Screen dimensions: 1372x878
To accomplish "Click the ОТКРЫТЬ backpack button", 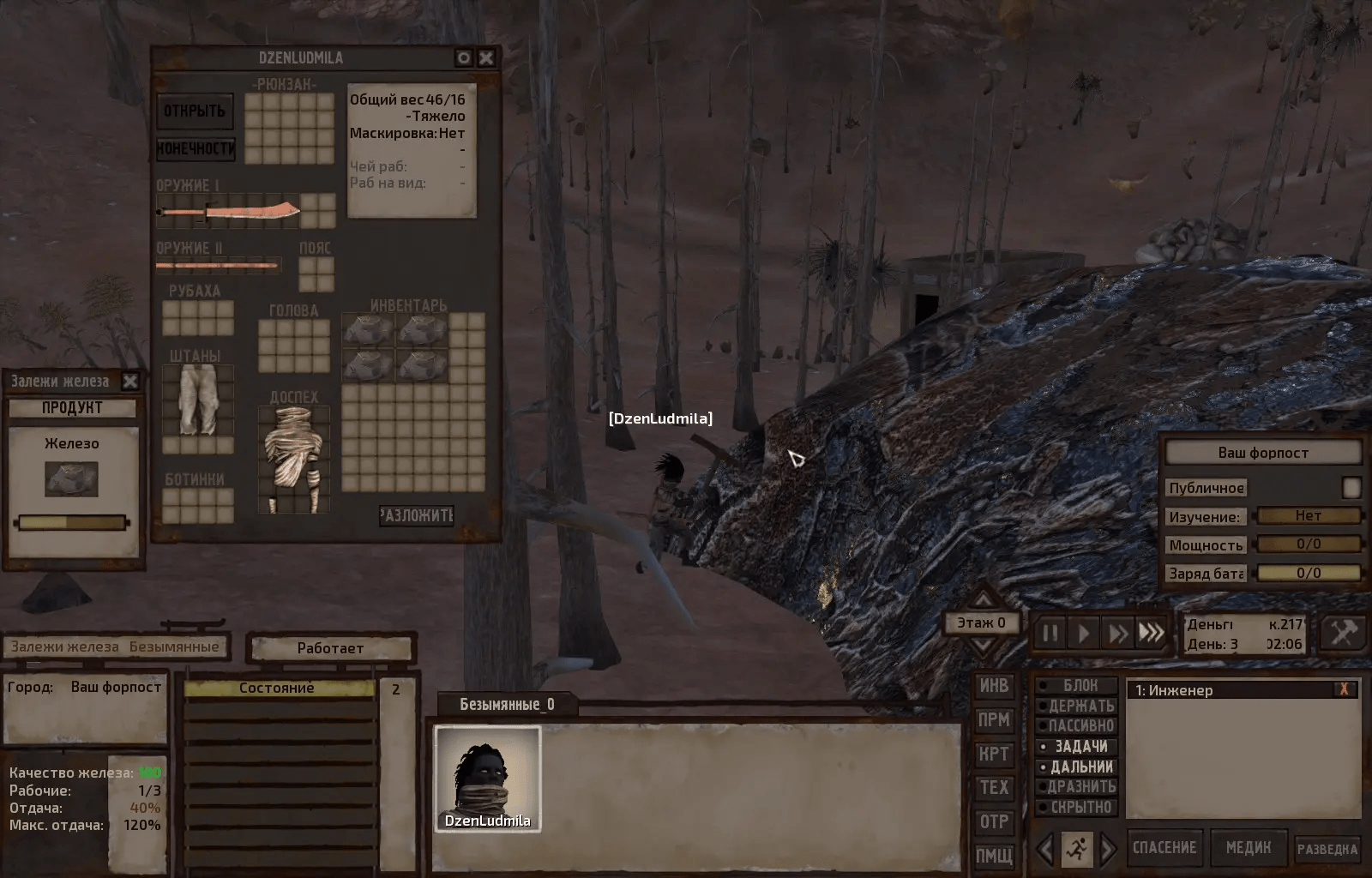I will tap(195, 111).
